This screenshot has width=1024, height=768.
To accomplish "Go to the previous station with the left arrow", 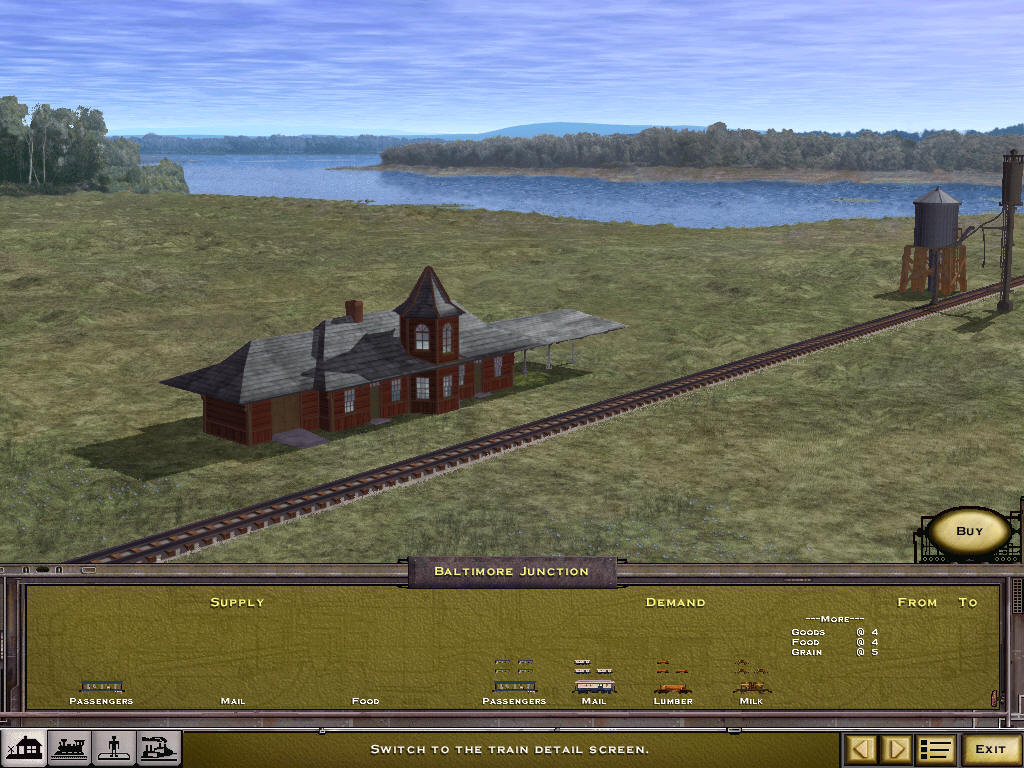I will [863, 749].
